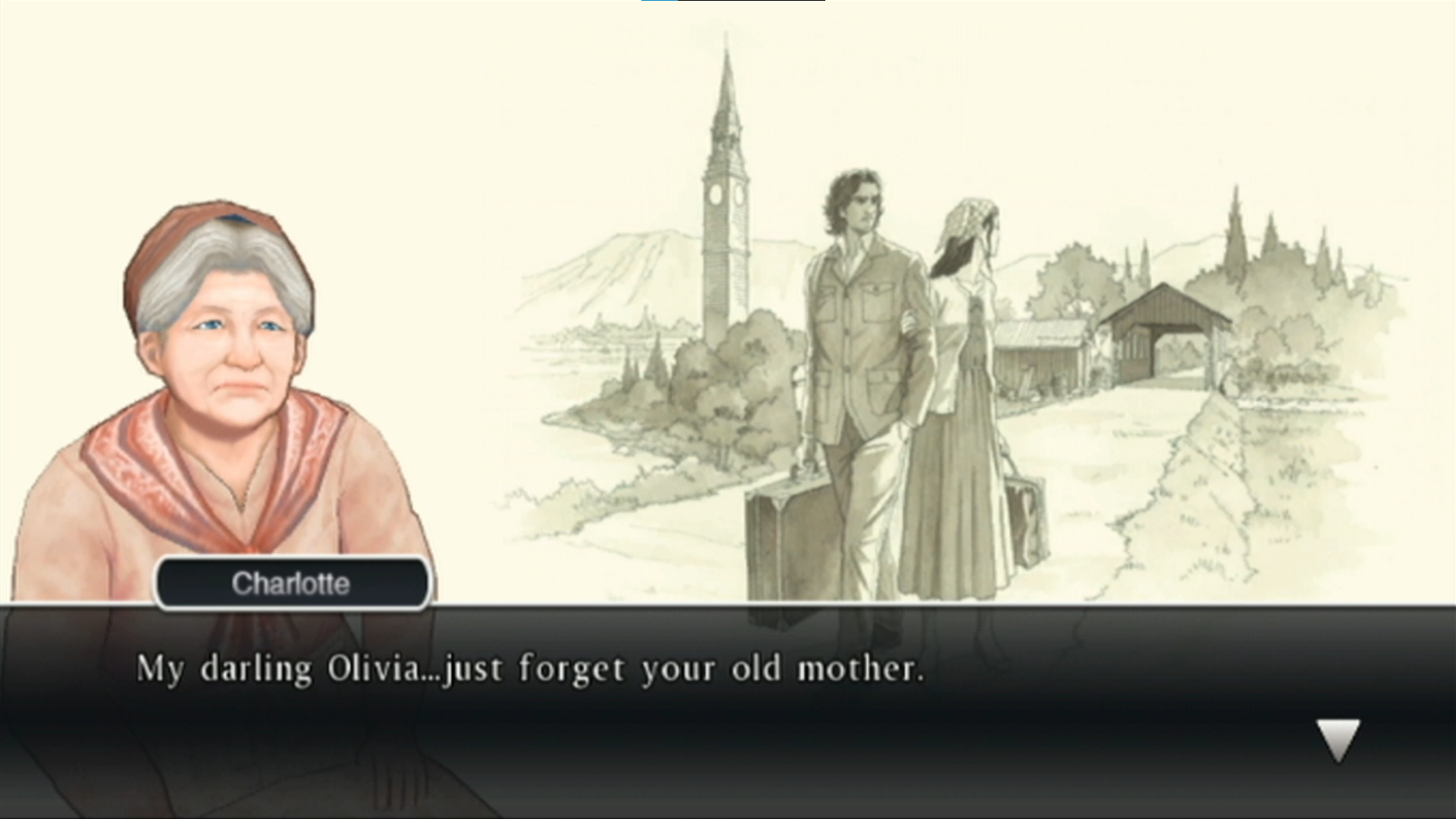Advance dialogue with the down arrow

click(1338, 739)
